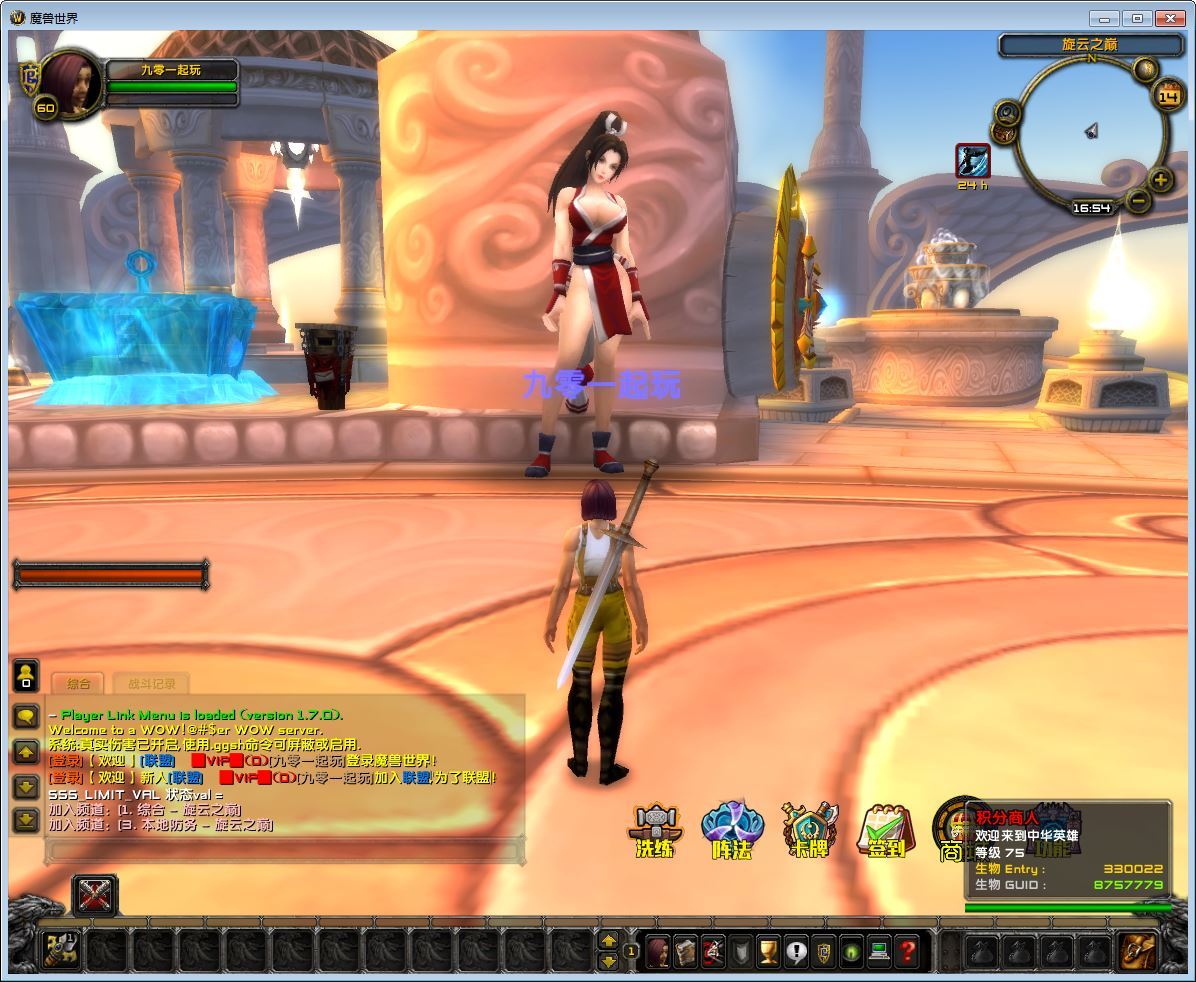Click the minimap zoom-in plus button

(x=1160, y=181)
